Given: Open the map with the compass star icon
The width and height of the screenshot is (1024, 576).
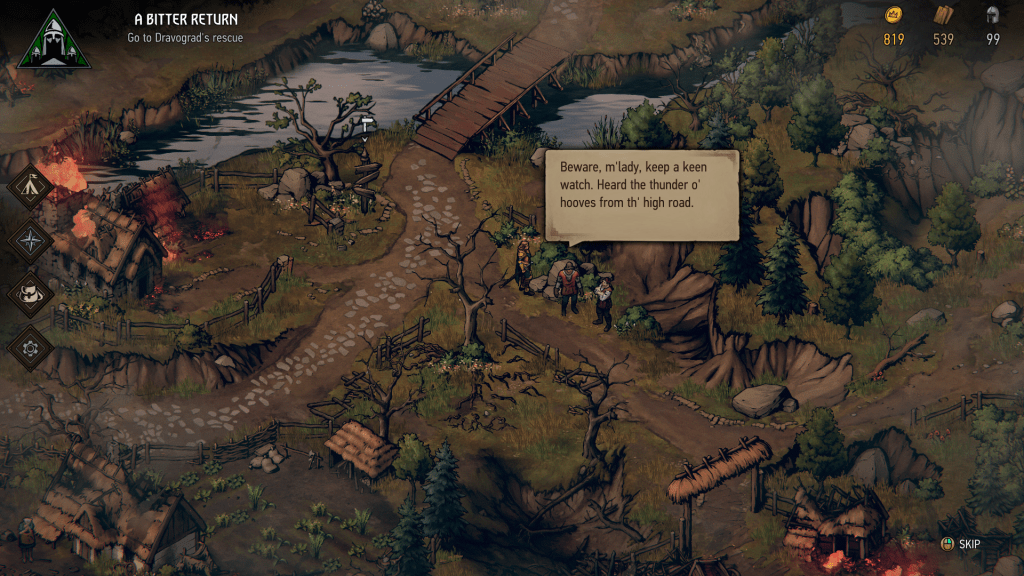Looking at the screenshot, I should coord(31,241).
